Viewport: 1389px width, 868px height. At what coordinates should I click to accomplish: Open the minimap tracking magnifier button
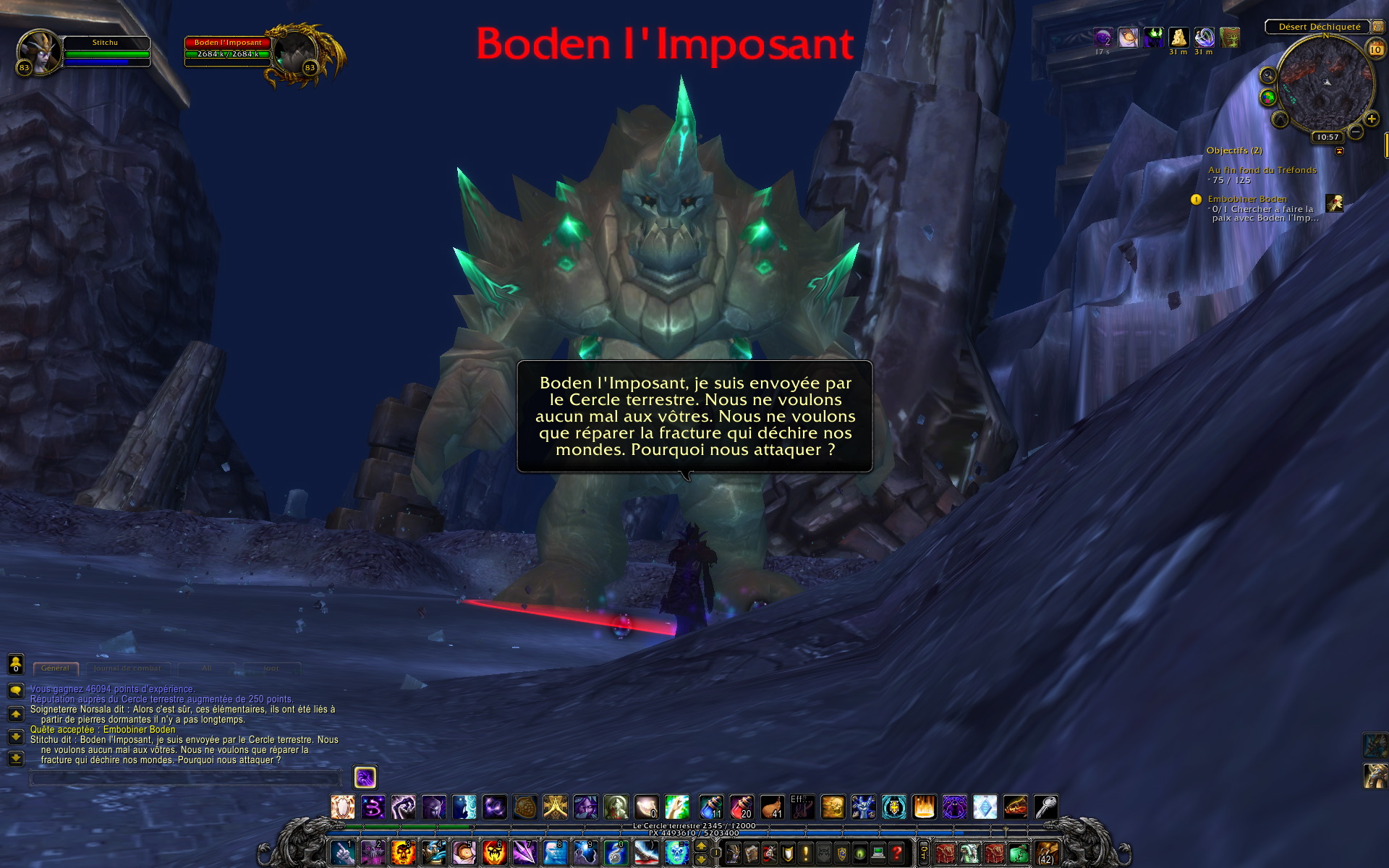tap(1267, 75)
